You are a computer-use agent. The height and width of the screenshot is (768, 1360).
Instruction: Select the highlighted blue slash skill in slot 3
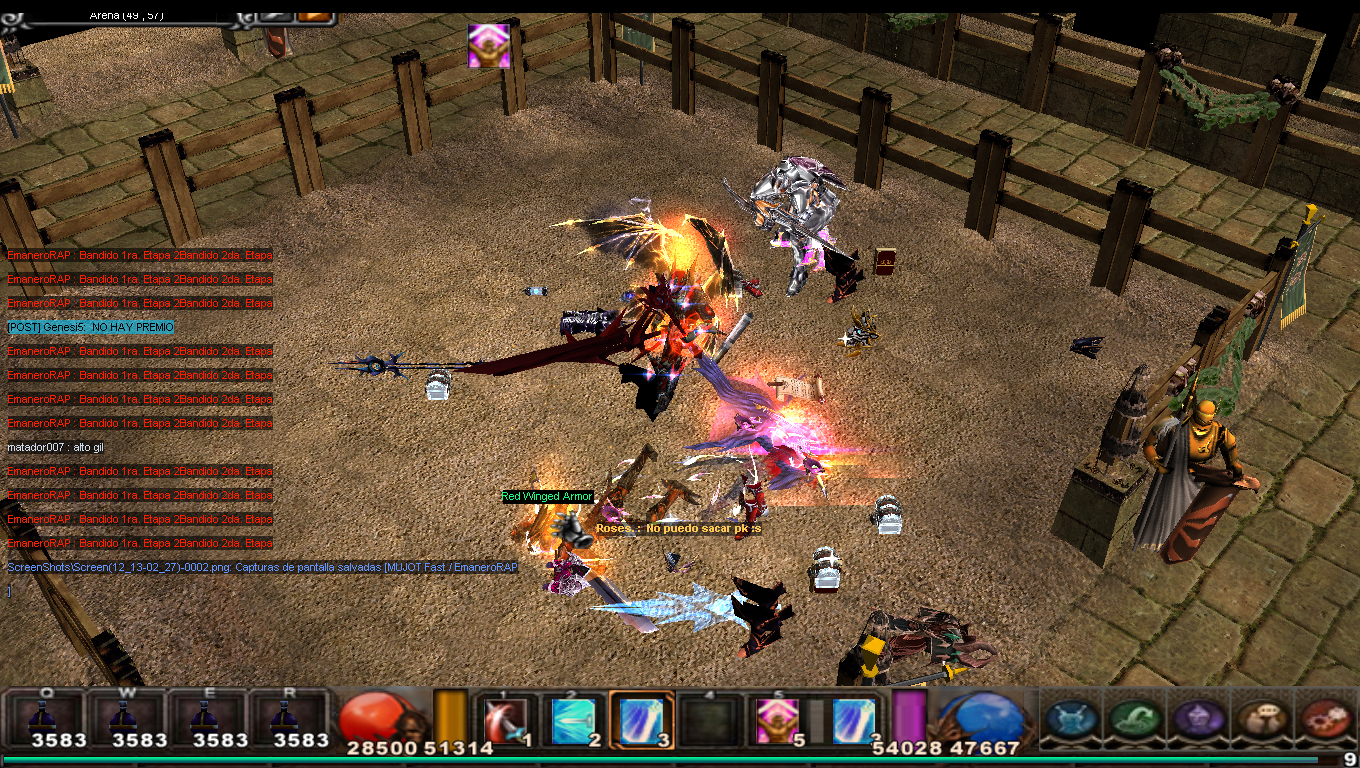(640, 720)
